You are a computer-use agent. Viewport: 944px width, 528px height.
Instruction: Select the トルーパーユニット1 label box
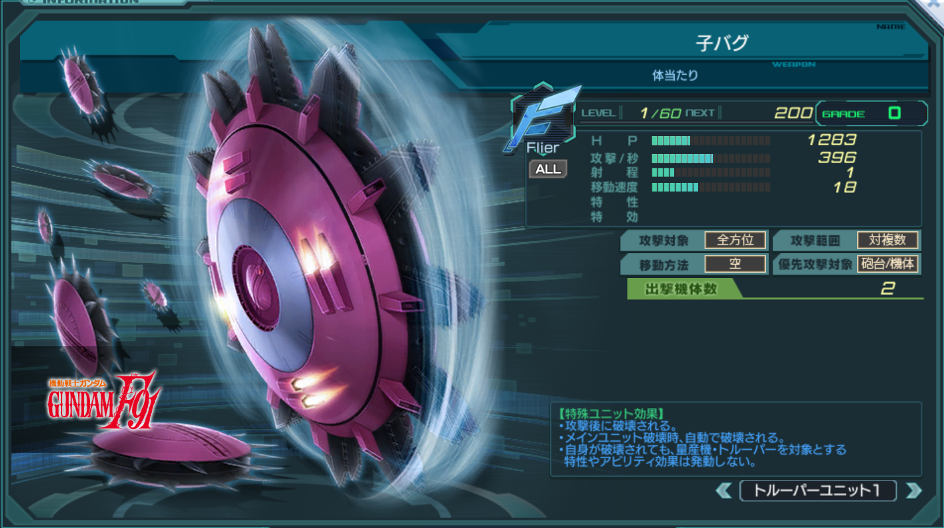click(x=817, y=491)
